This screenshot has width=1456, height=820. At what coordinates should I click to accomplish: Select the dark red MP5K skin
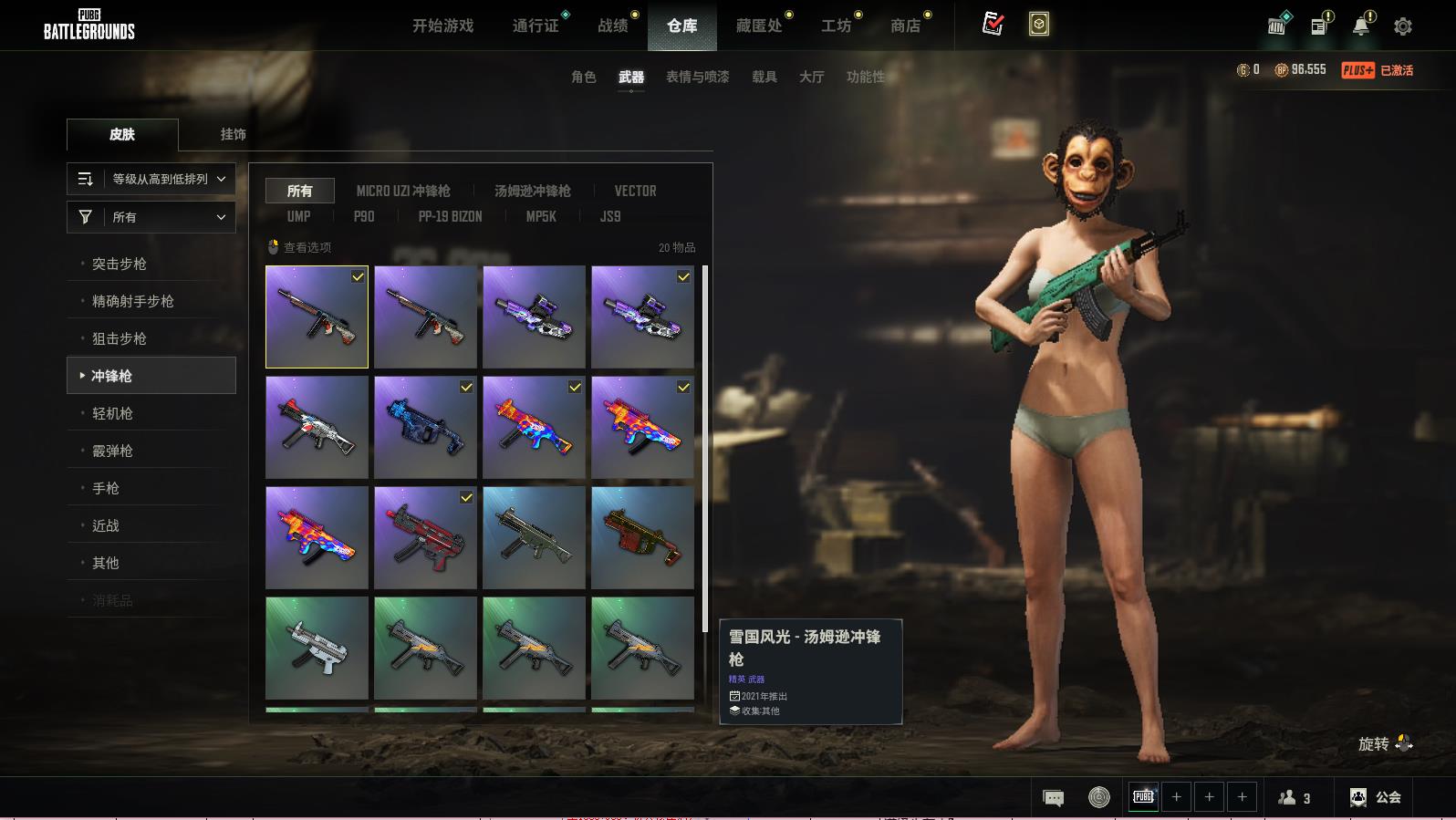(x=425, y=537)
